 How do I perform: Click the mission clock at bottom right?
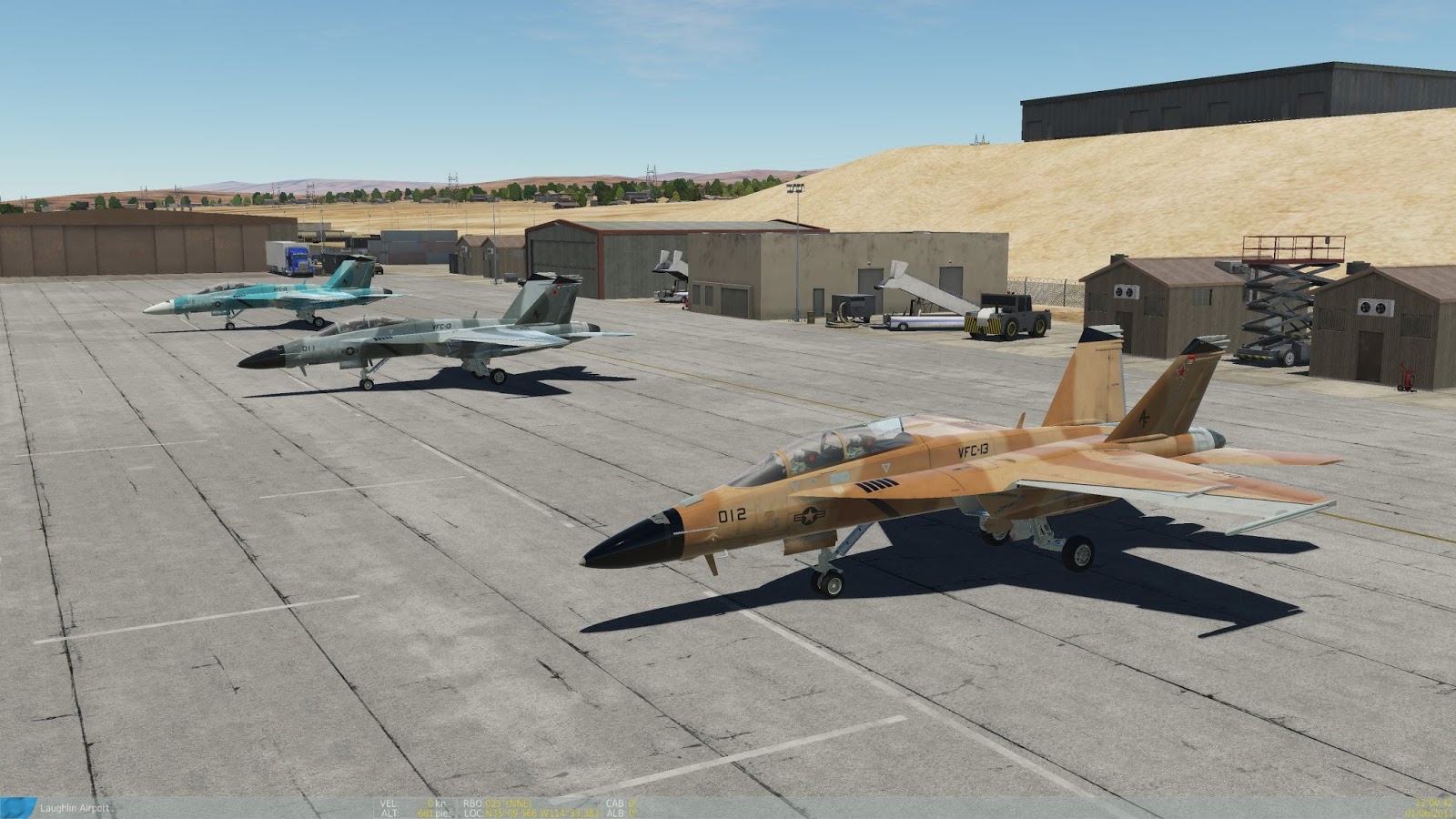(1431, 804)
